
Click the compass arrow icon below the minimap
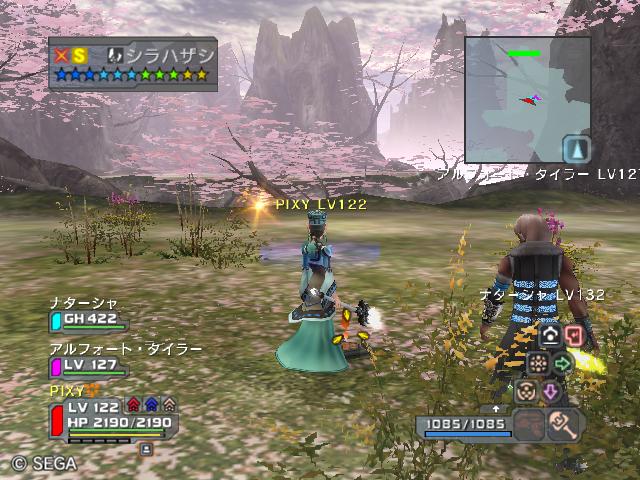point(576,150)
